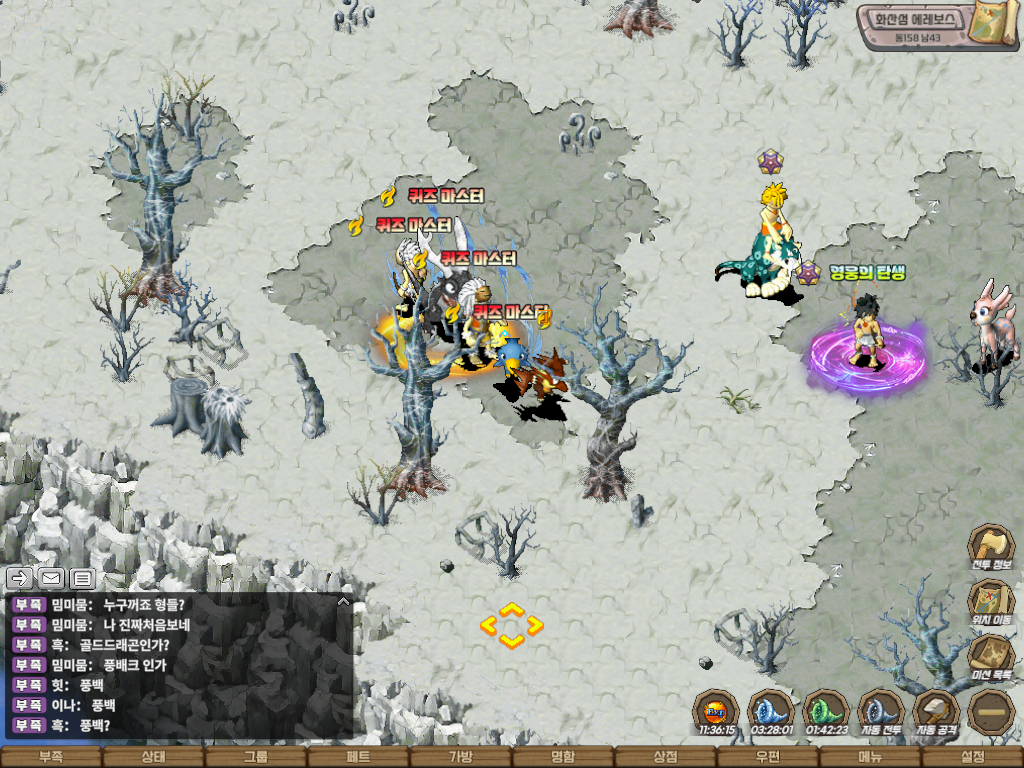This screenshot has width=1024, height=768.
Task: Click the 위치 이동 location move icon
Action: (991, 602)
